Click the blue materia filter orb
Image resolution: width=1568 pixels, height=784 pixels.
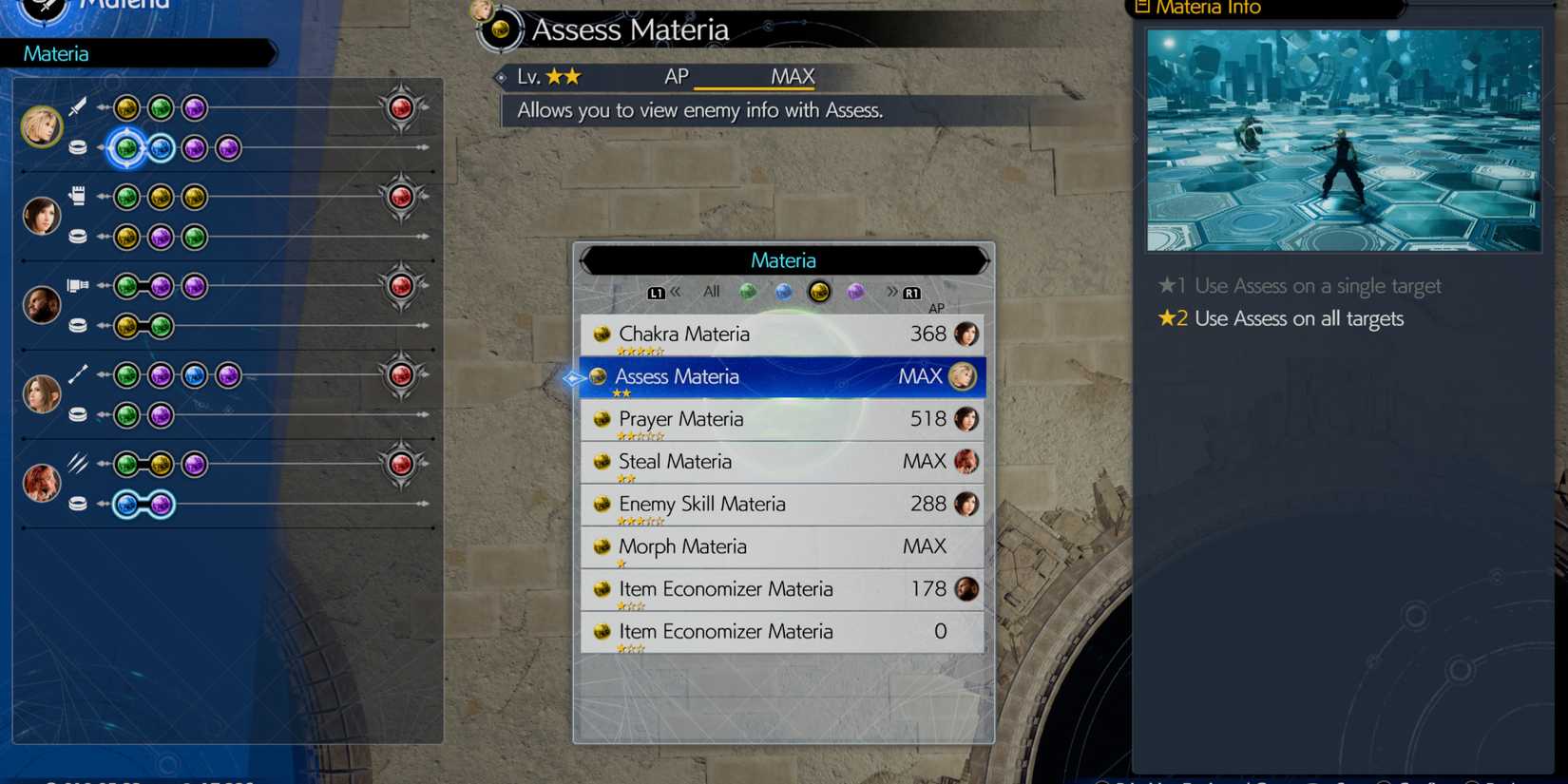(784, 292)
